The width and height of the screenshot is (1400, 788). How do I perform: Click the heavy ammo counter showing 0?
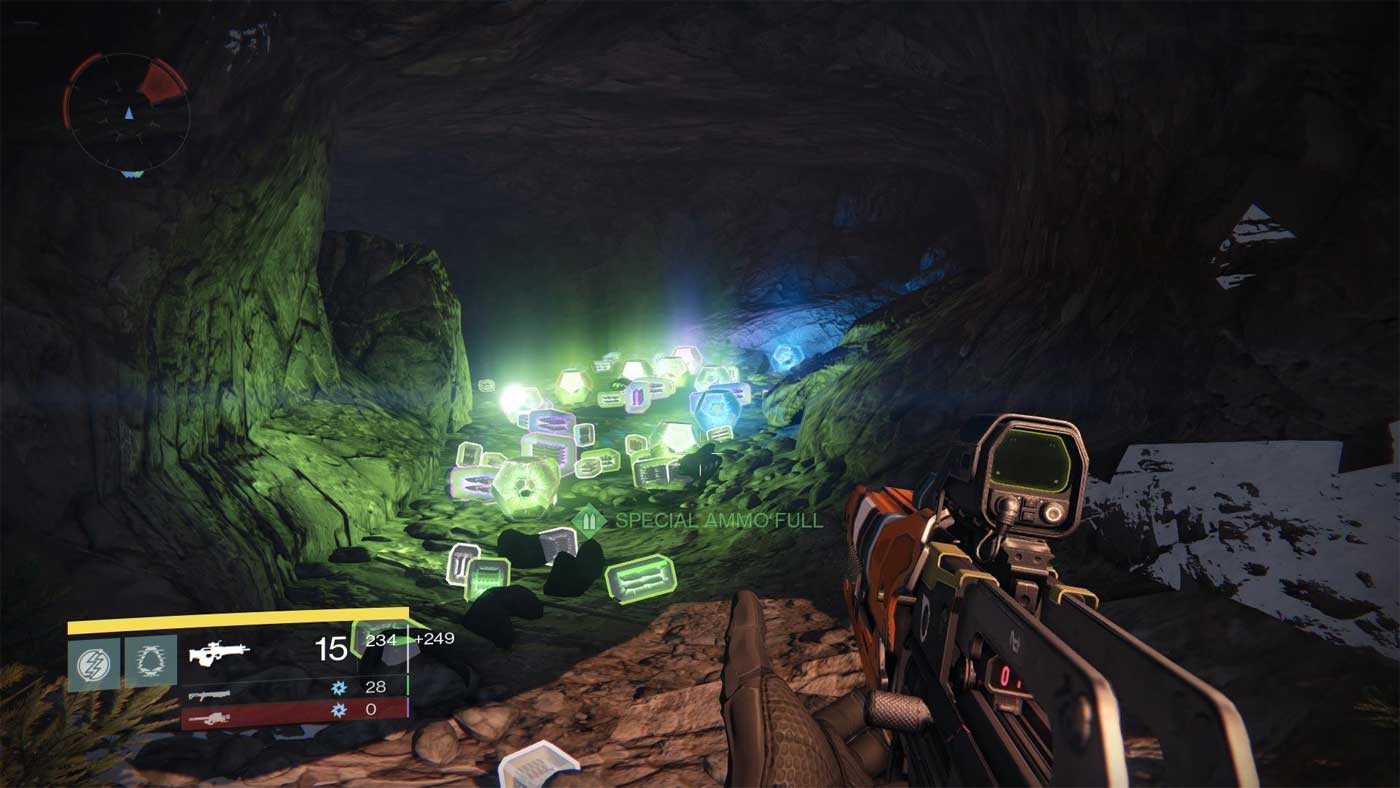point(371,711)
